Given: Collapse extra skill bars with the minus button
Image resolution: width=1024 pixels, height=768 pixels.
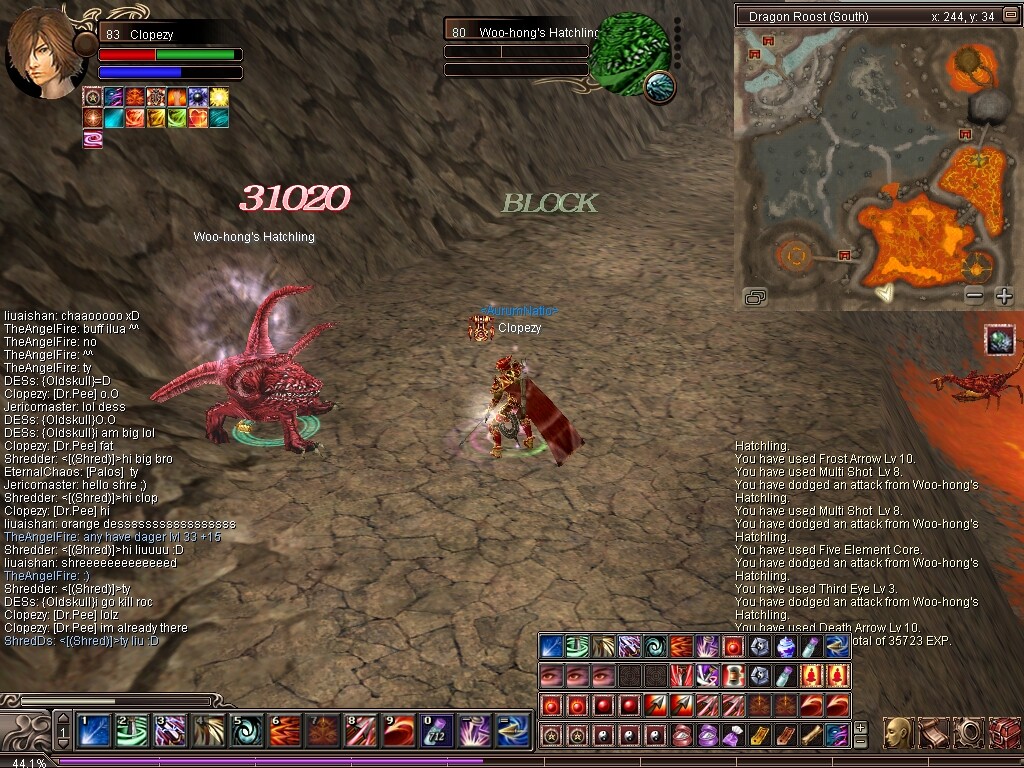Looking at the screenshot, I should tap(860, 742).
